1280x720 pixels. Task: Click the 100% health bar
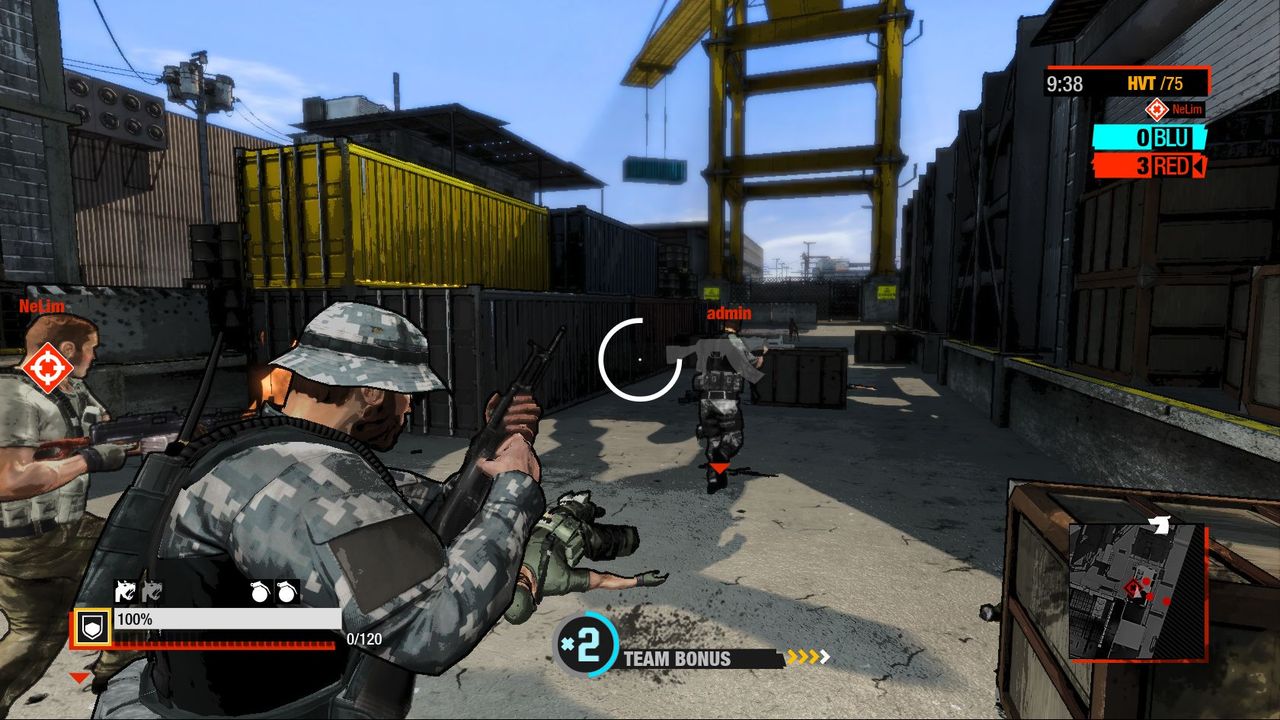pos(230,621)
